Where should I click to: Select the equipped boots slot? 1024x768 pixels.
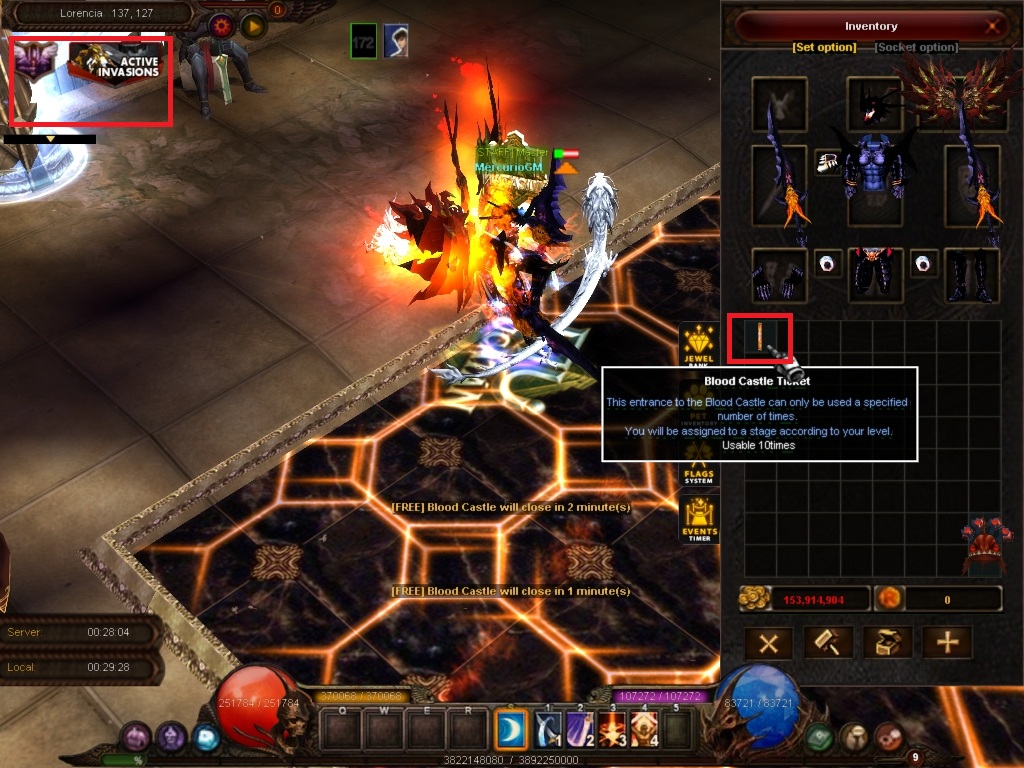(971, 275)
